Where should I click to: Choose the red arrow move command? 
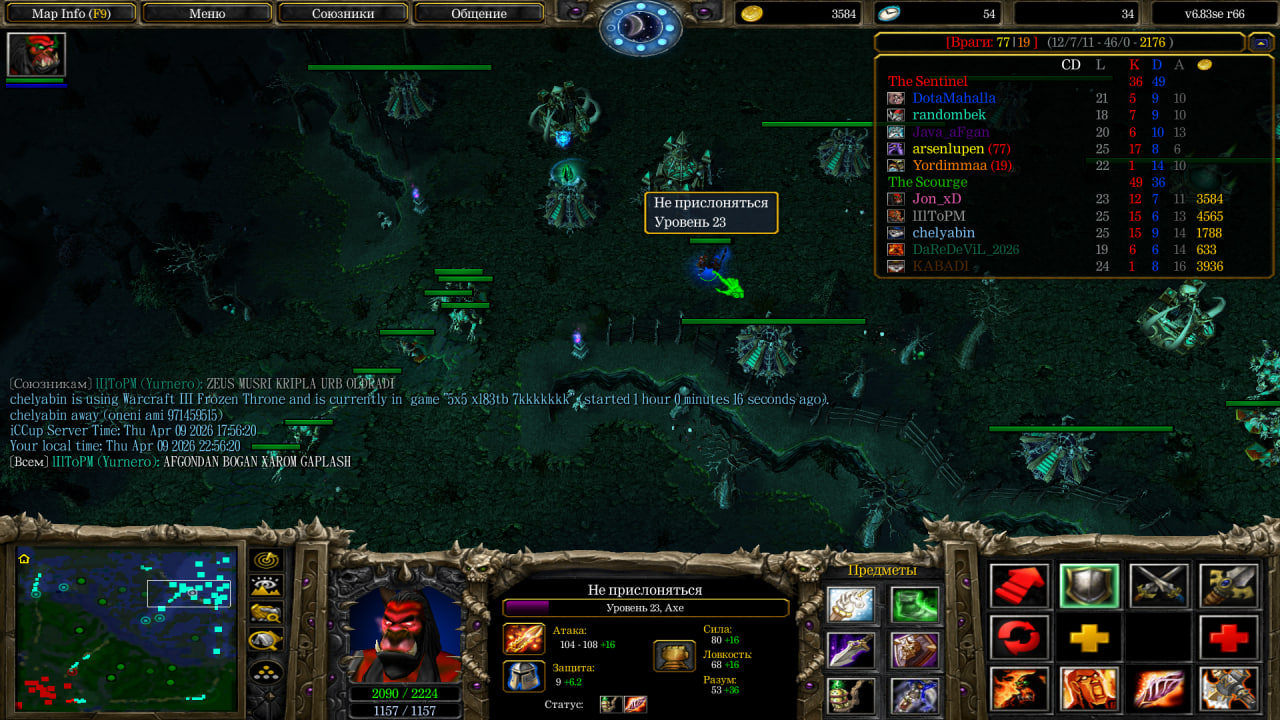pyautogui.click(x=1020, y=586)
